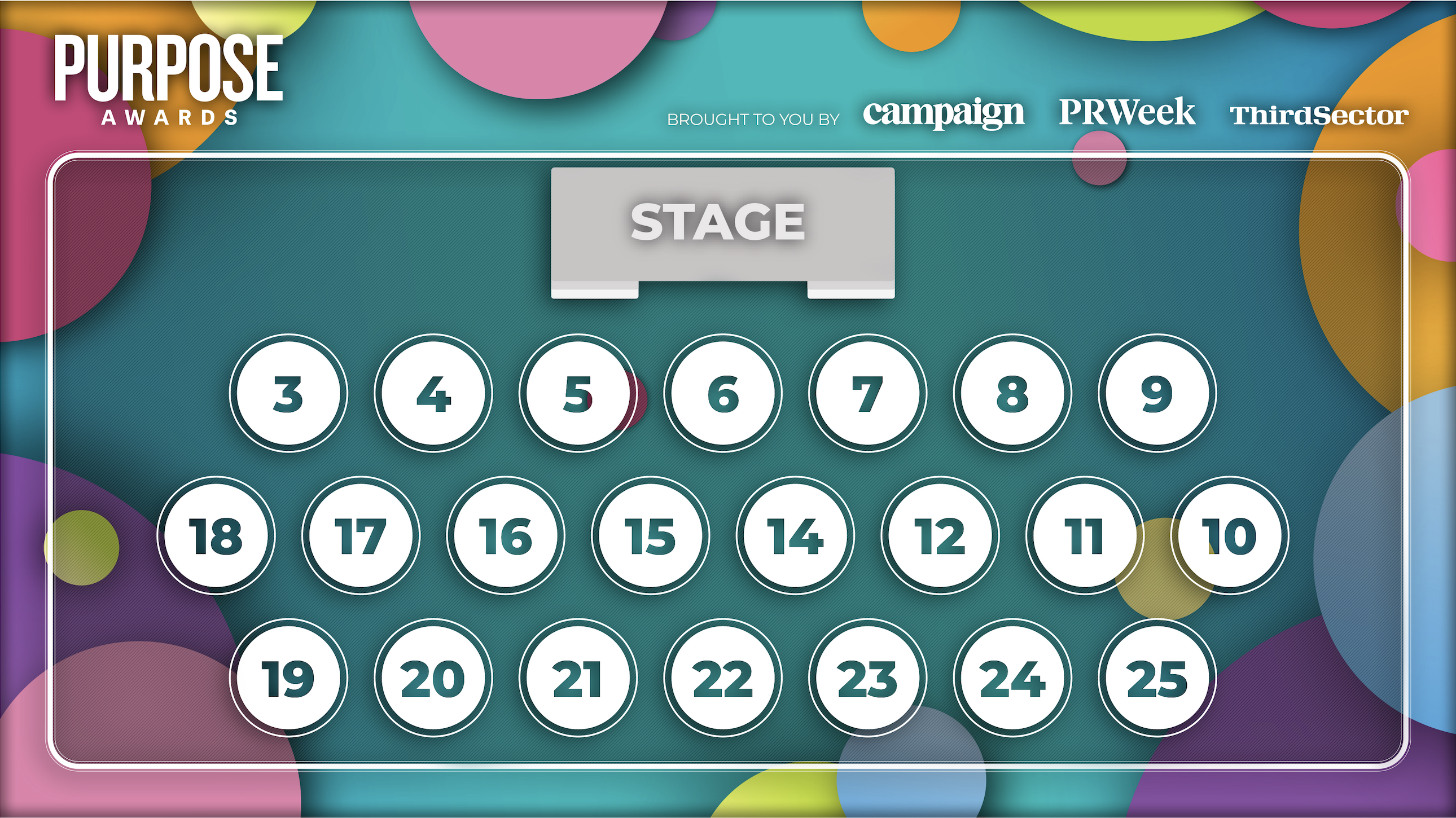Click the table 15 circle
1456x818 pixels.
tap(650, 535)
